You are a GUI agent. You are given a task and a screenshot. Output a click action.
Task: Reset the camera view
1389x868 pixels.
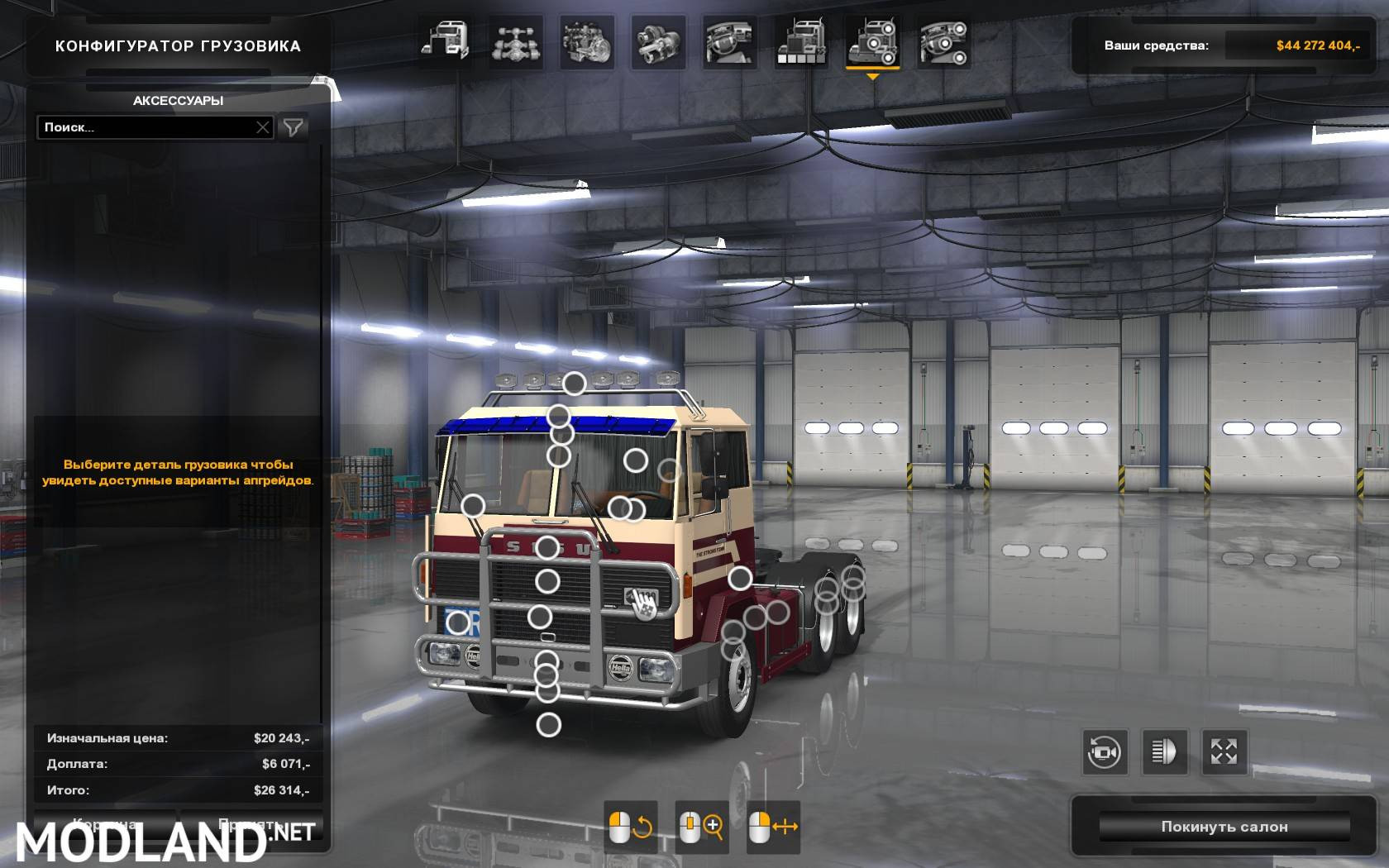[x=1105, y=752]
